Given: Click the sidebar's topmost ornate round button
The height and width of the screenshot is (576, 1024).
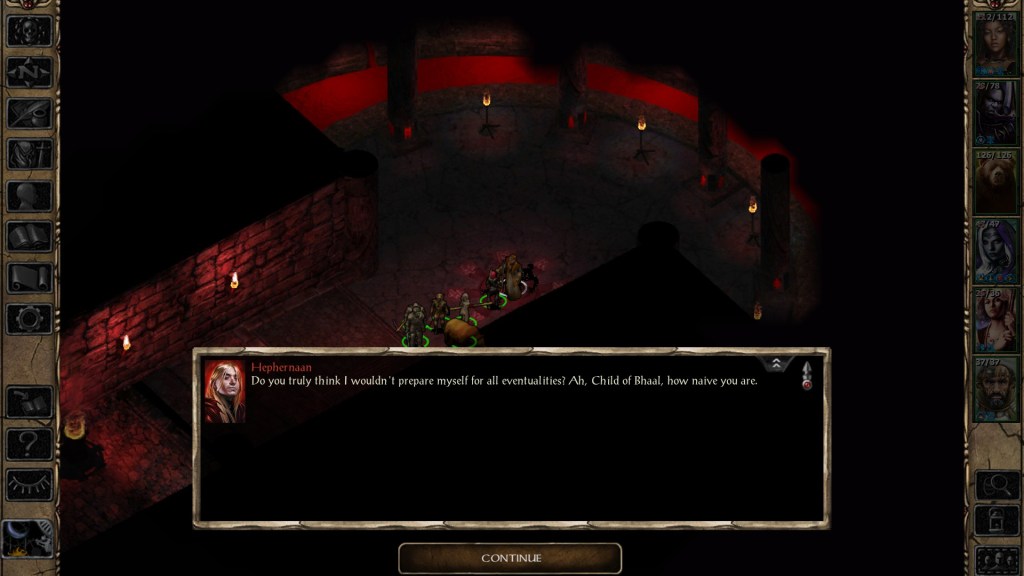Looking at the screenshot, I should (29, 30).
